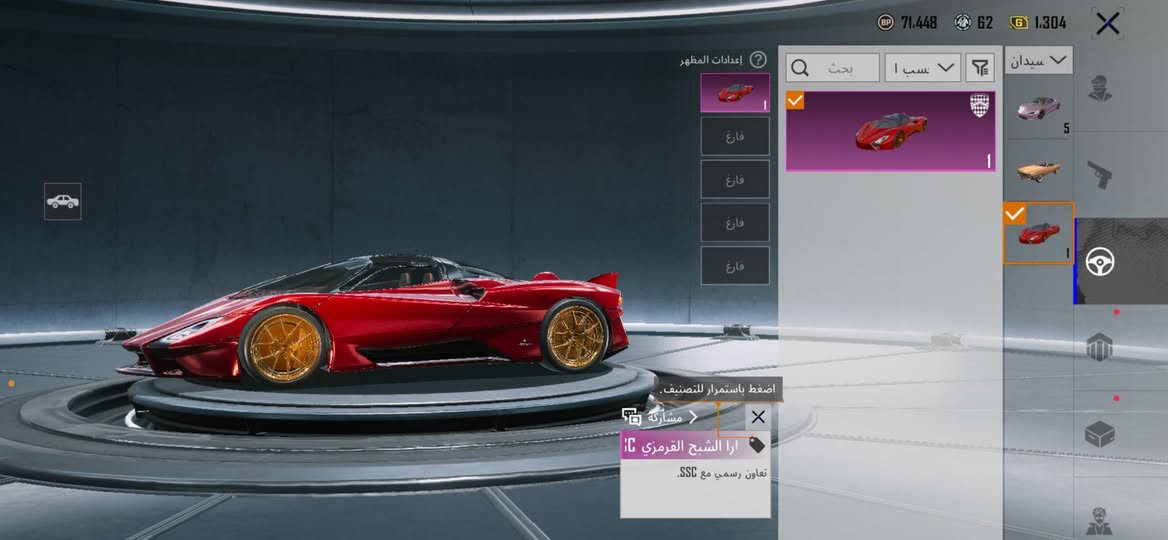Open the sedan vehicle type dropdown
1168x540 pixels.
click(1038, 61)
